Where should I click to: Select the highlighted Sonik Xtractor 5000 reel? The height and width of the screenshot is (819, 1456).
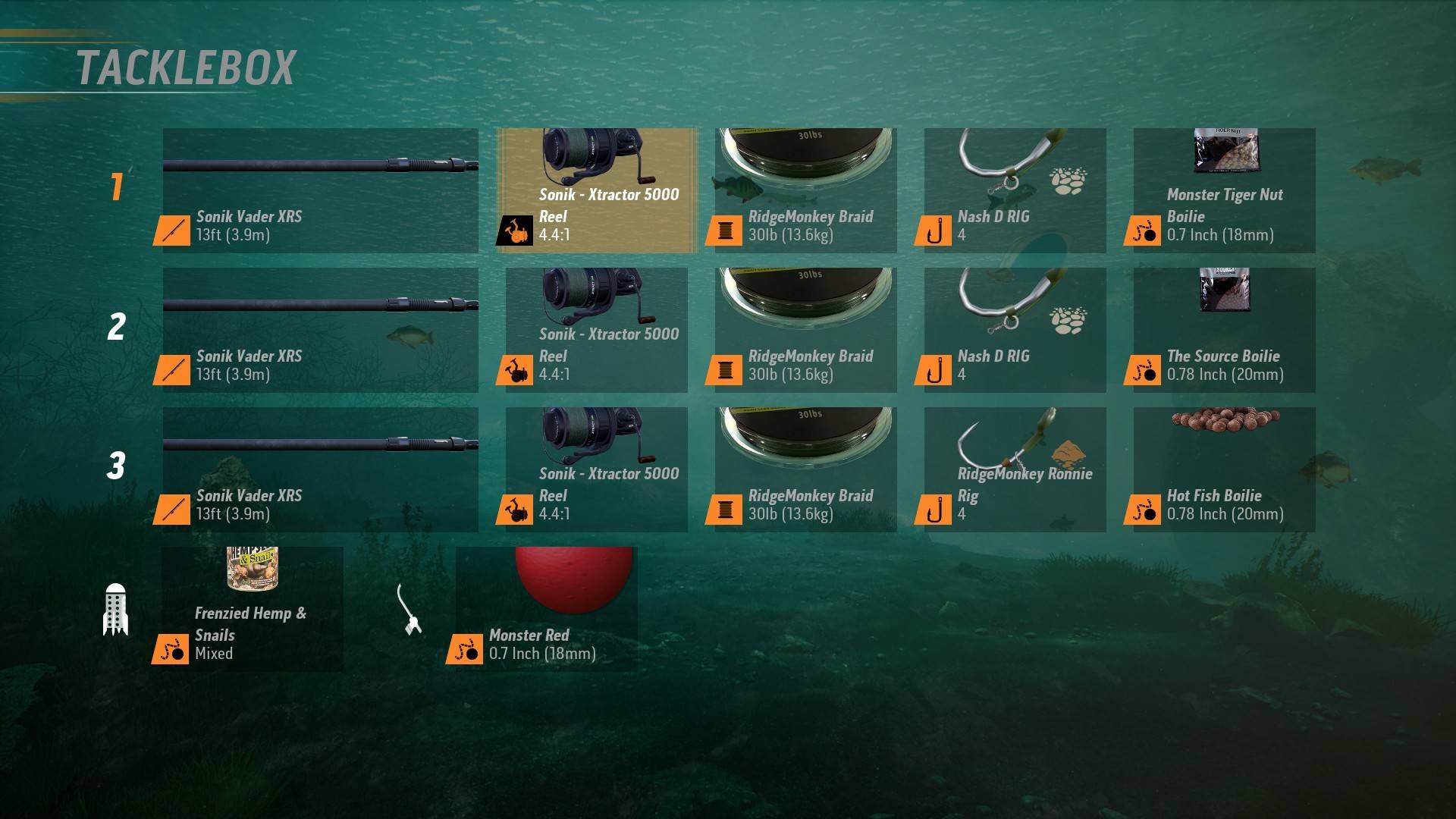(x=596, y=190)
